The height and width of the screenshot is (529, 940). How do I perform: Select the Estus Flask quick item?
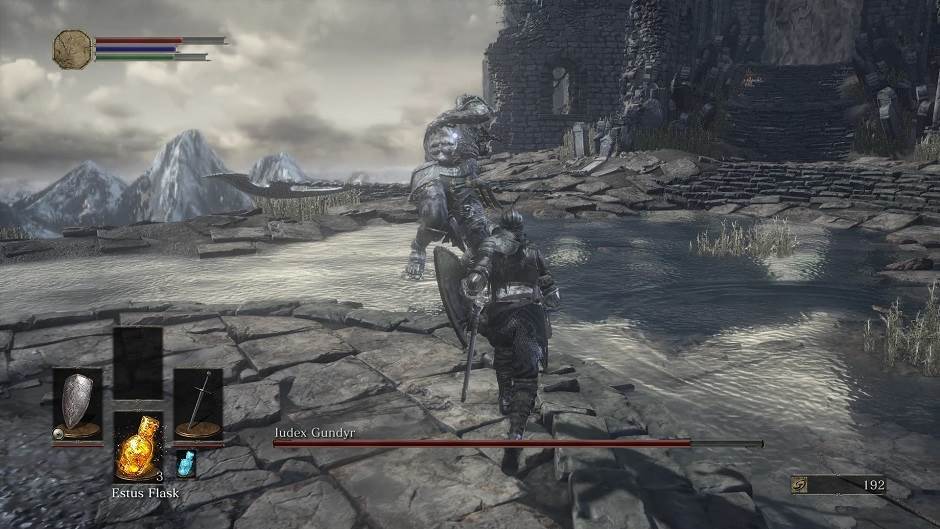pos(138,448)
